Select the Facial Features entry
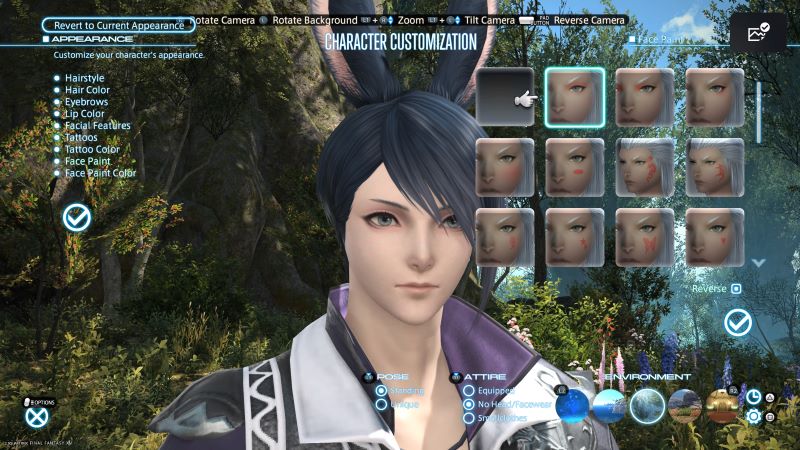Screen dimensions: 800x450 tap(97, 125)
